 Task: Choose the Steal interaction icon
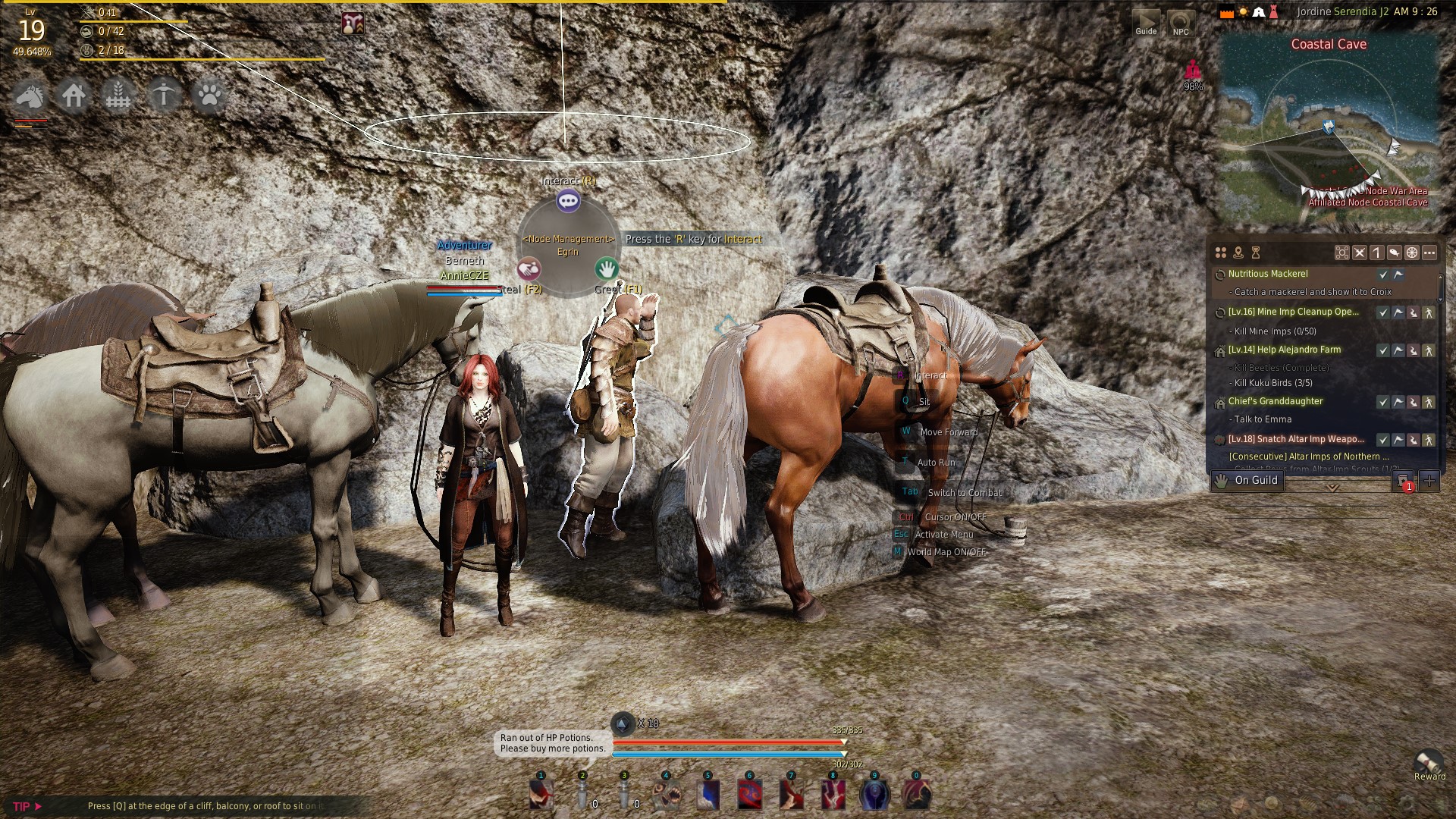tap(529, 268)
